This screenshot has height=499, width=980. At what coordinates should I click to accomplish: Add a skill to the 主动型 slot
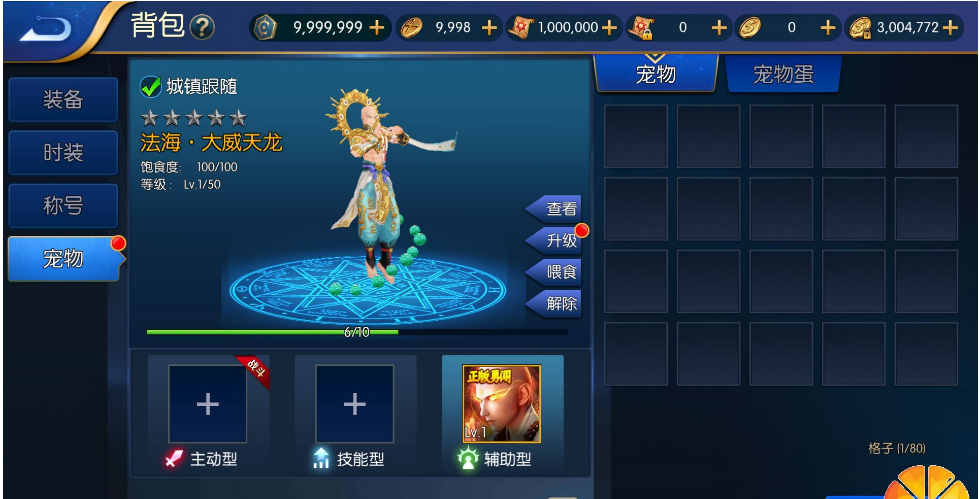207,404
